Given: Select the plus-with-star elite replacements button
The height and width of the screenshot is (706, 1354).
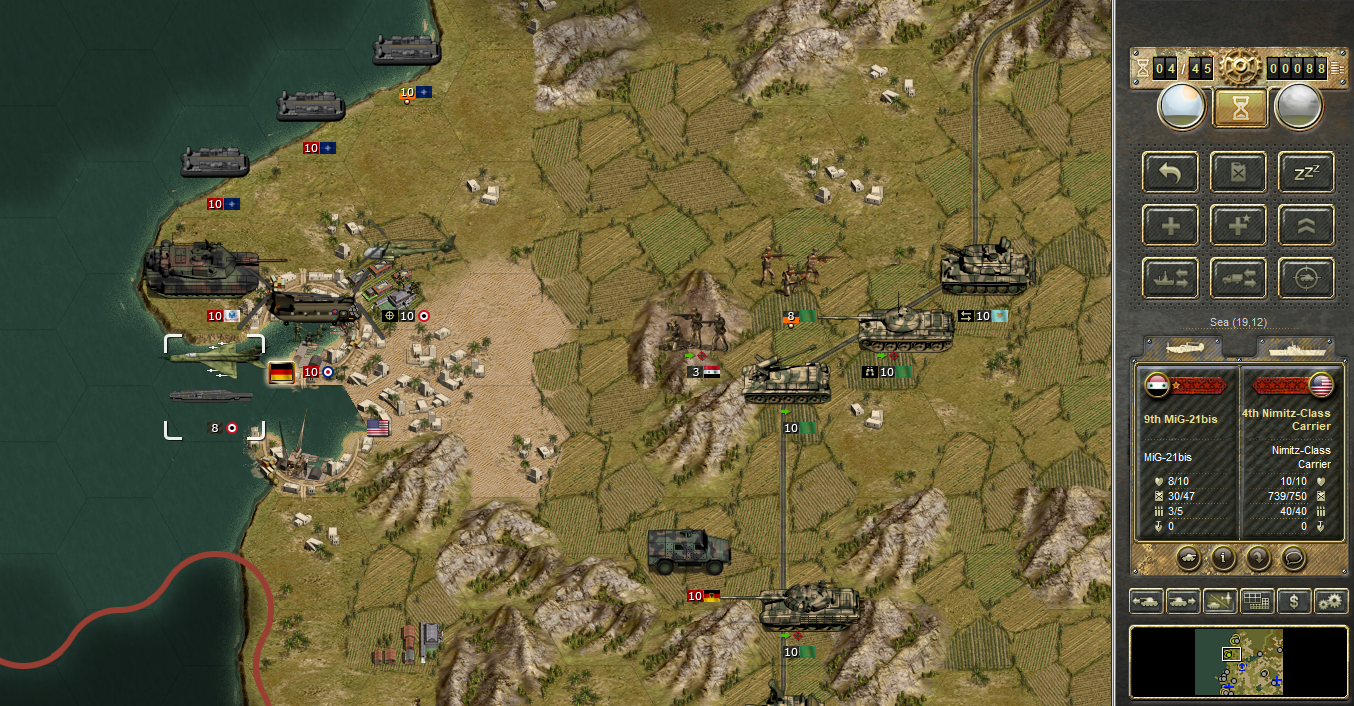Looking at the screenshot, I should click(x=1238, y=225).
